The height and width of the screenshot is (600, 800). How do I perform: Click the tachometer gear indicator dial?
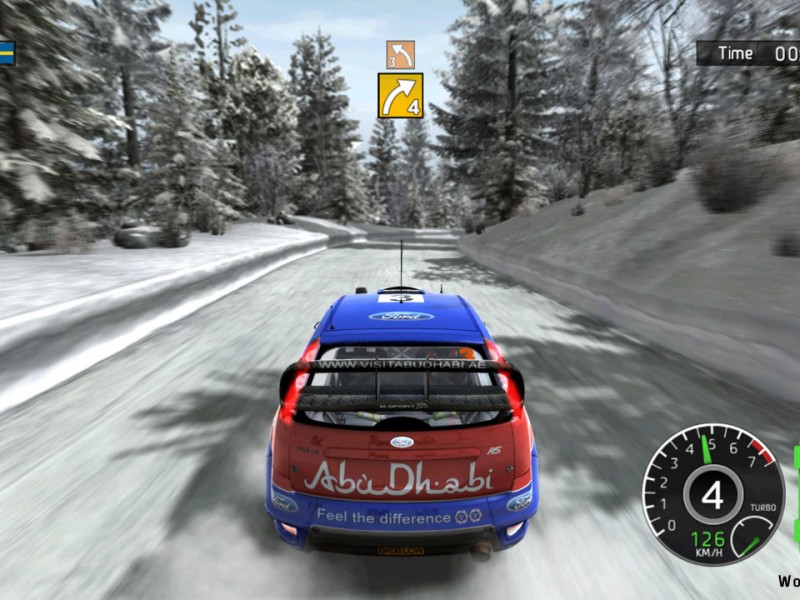pos(712,494)
